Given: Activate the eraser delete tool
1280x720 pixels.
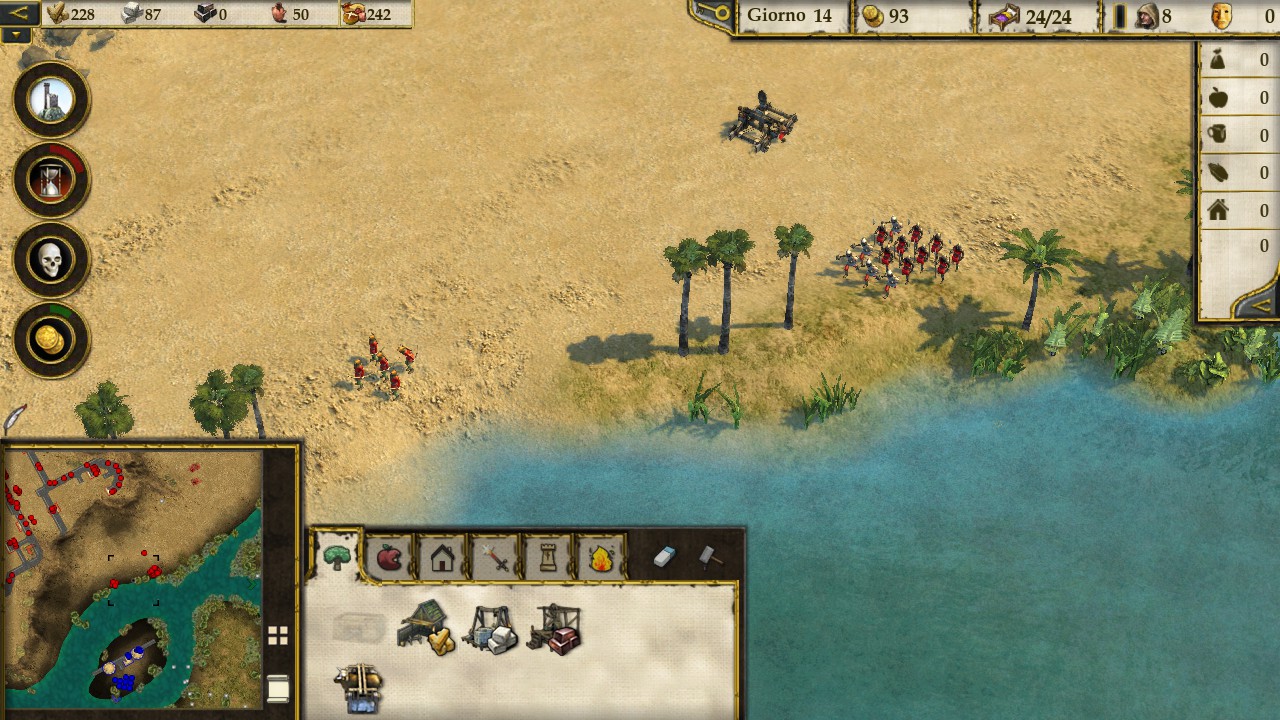Looking at the screenshot, I should click(665, 557).
